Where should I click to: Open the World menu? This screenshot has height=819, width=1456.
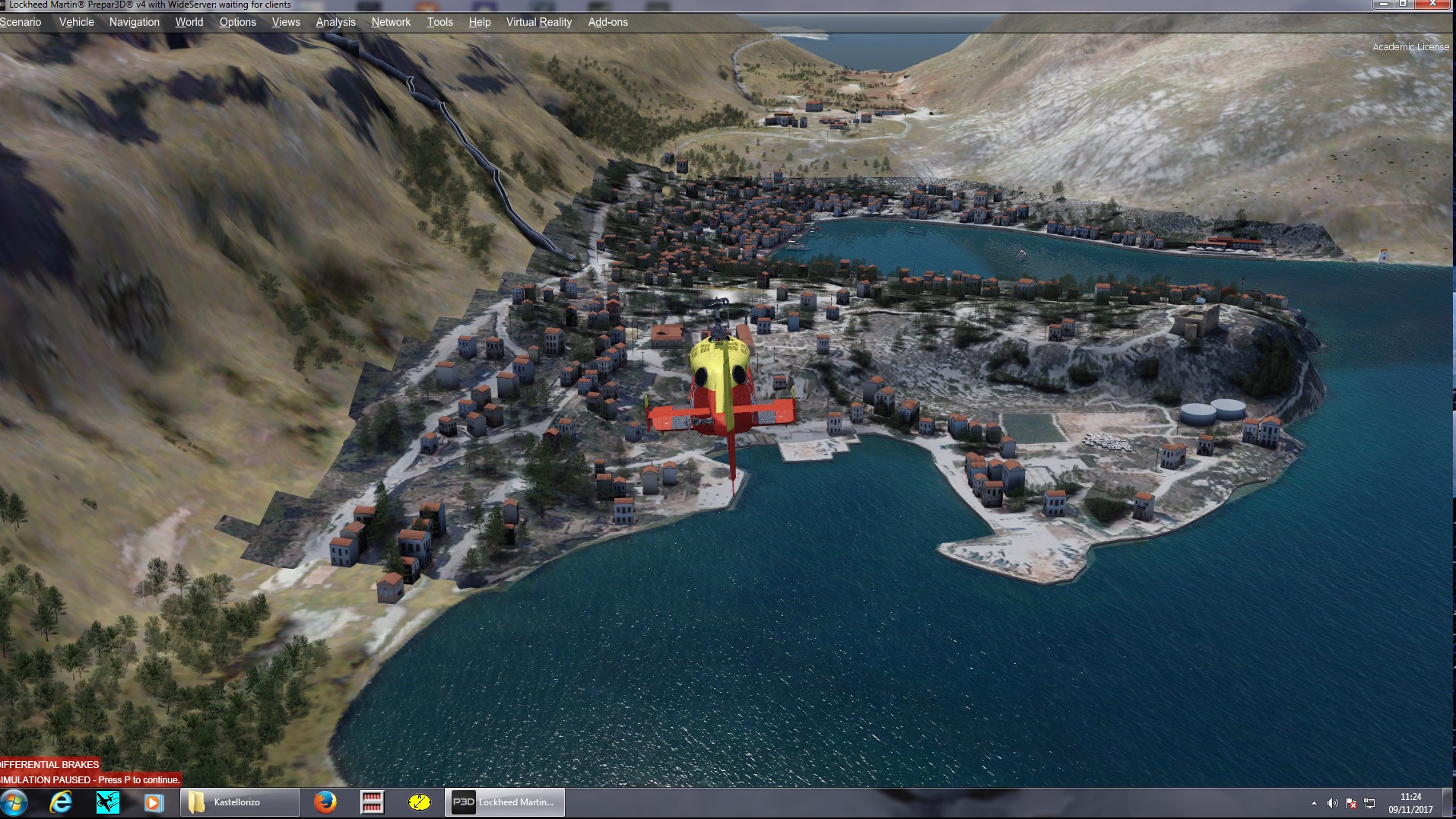[x=189, y=22]
